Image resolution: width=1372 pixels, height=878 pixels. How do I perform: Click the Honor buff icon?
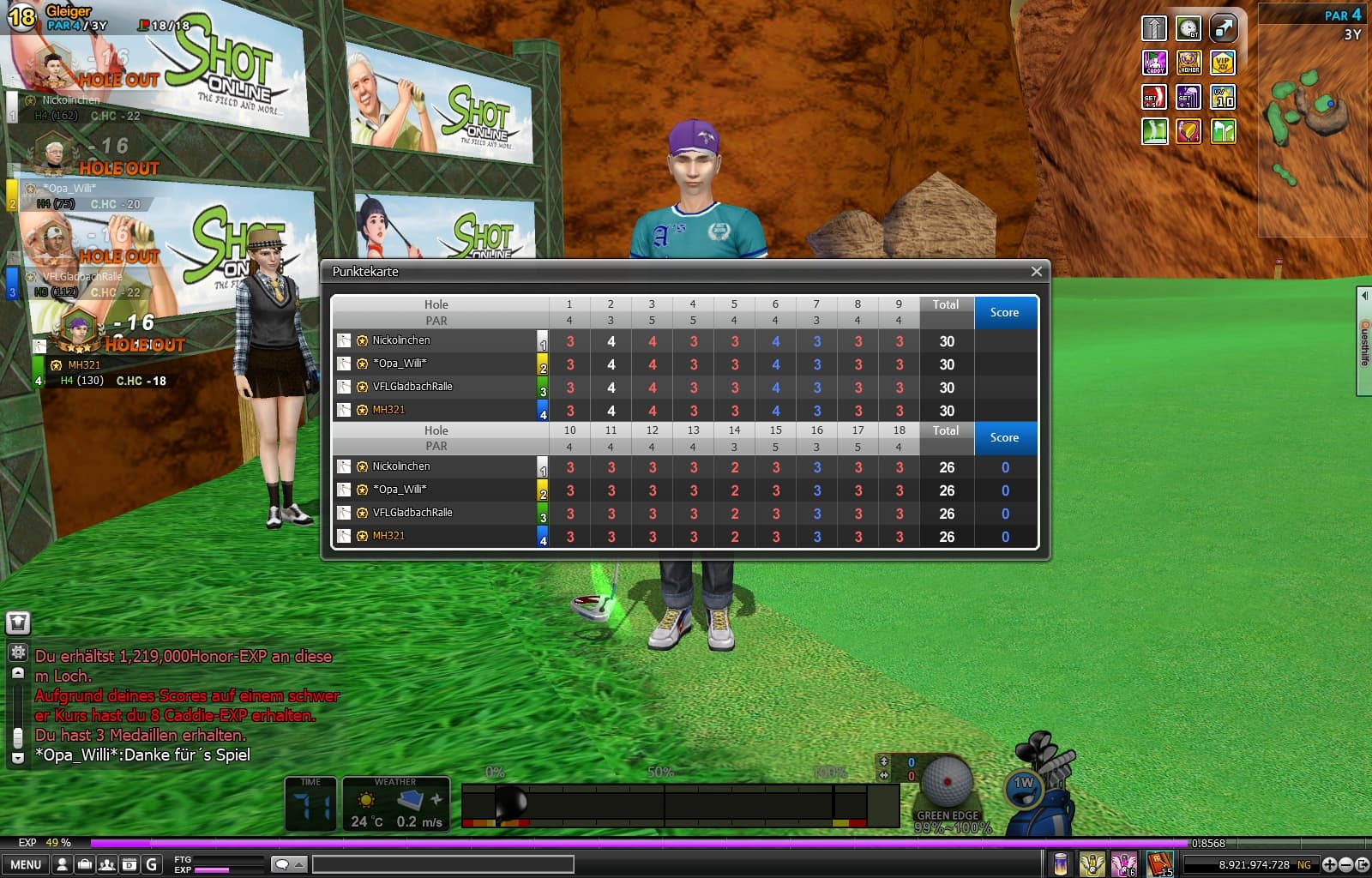coord(1188,63)
